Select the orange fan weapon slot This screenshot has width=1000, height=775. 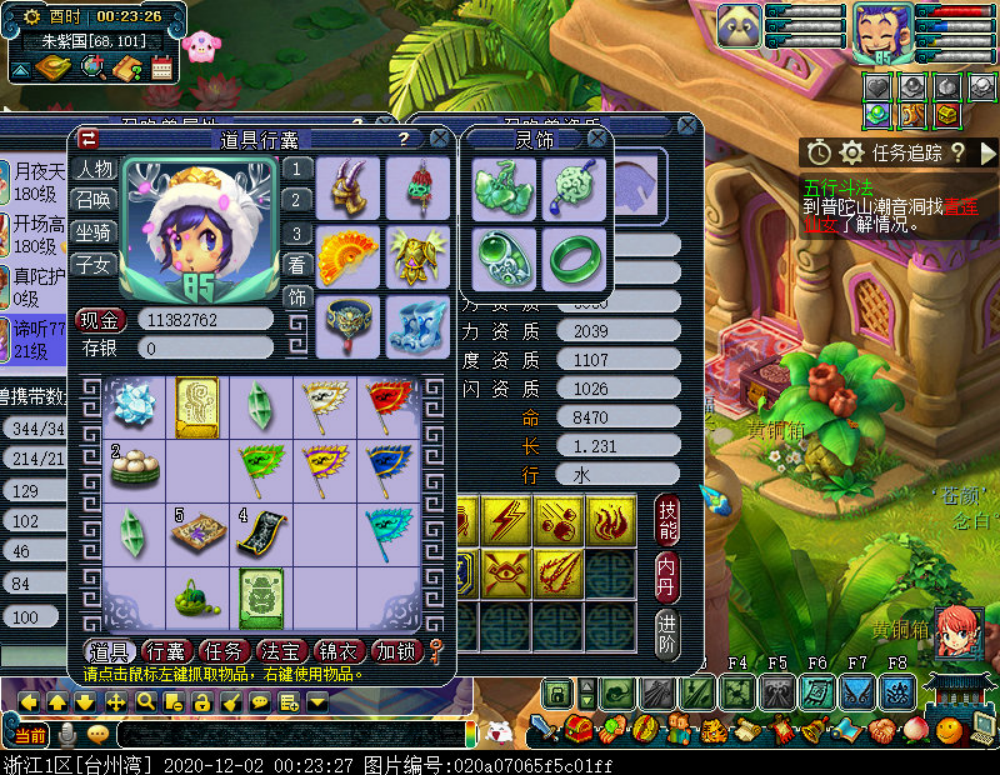tap(348, 257)
